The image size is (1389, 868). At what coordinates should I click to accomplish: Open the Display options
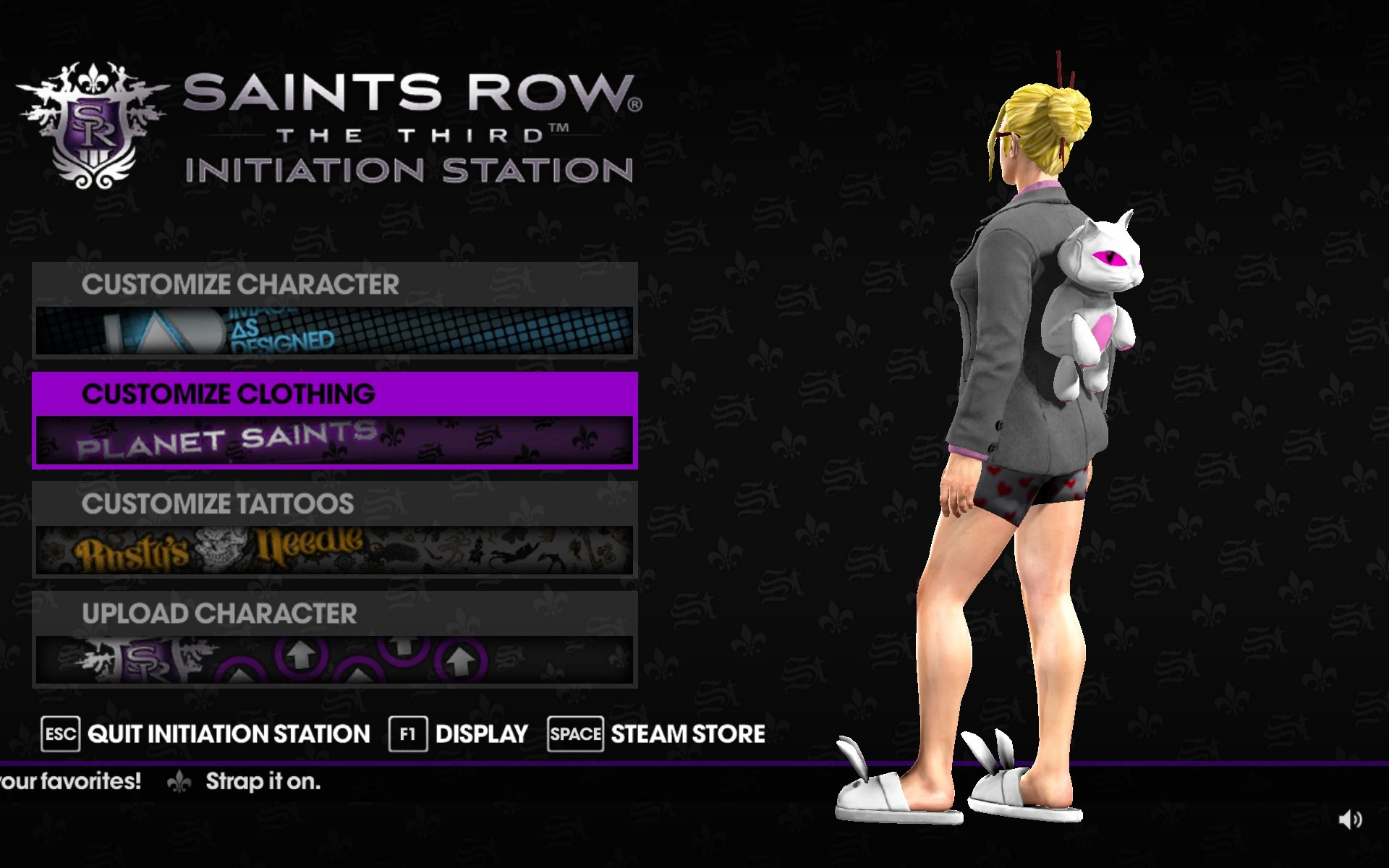click(x=459, y=734)
